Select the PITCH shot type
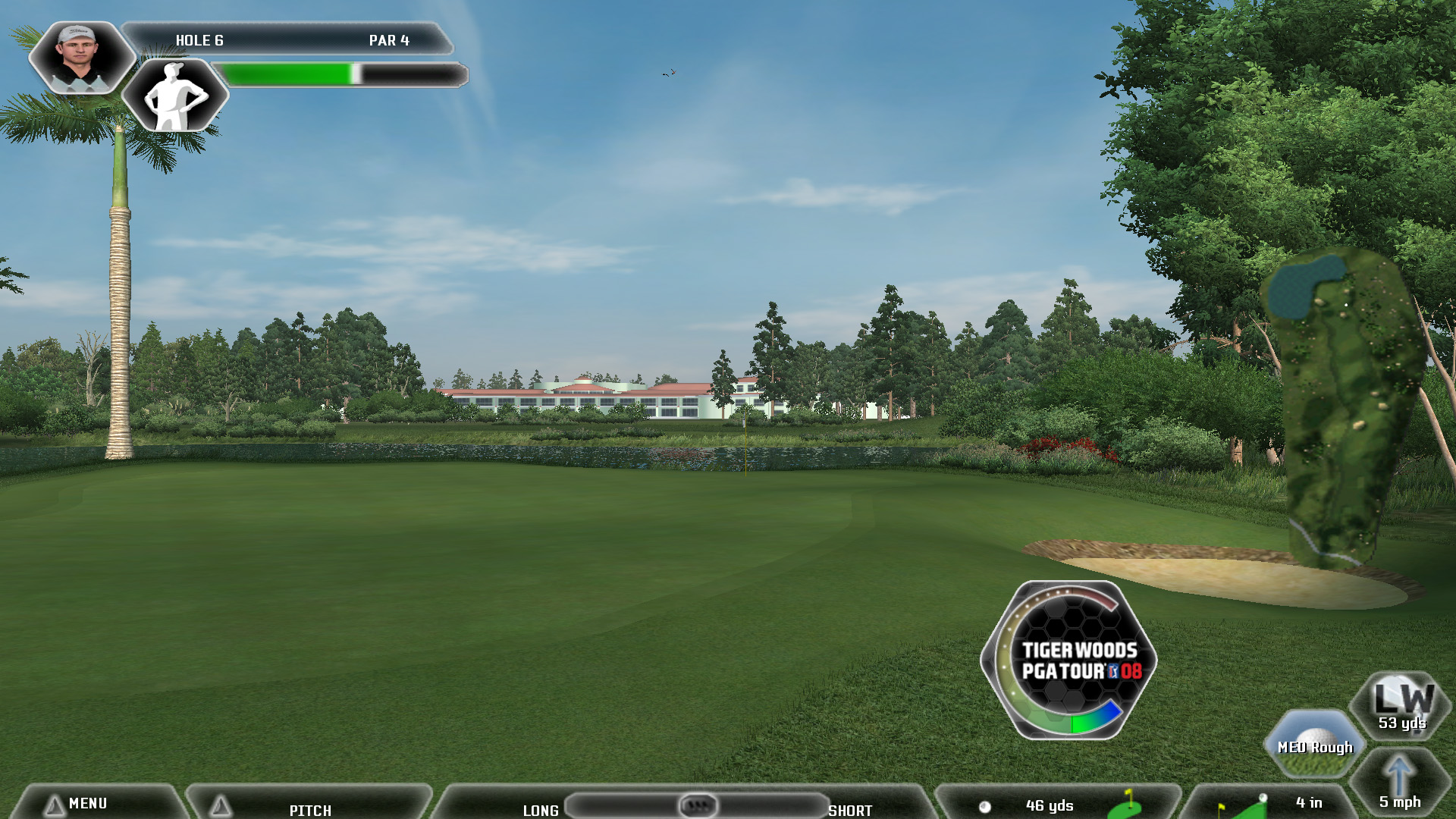Image resolution: width=1456 pixels, height=819 pixels. (309, 809)
